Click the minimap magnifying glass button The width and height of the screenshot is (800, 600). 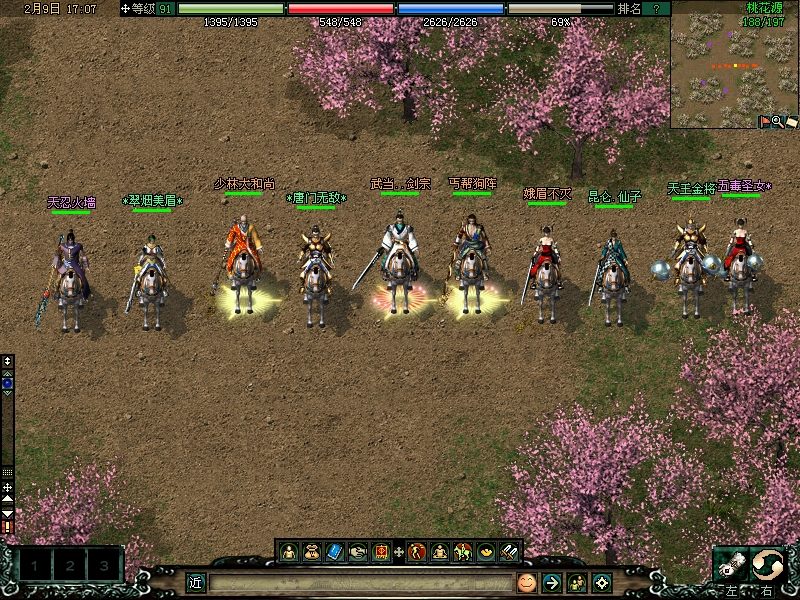(777, 121)
